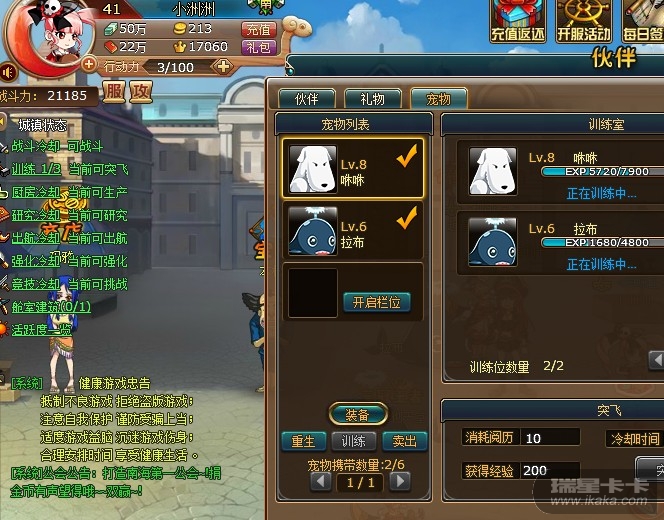Choose the Lv.6 blue whale pet 拉布

coord(353,233)
